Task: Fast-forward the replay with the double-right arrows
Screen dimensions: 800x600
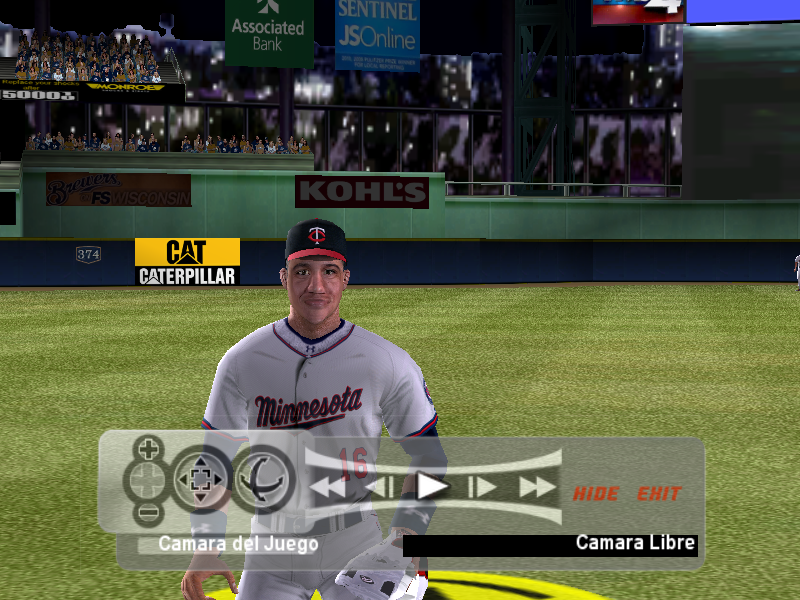Action: coord(537,487)
